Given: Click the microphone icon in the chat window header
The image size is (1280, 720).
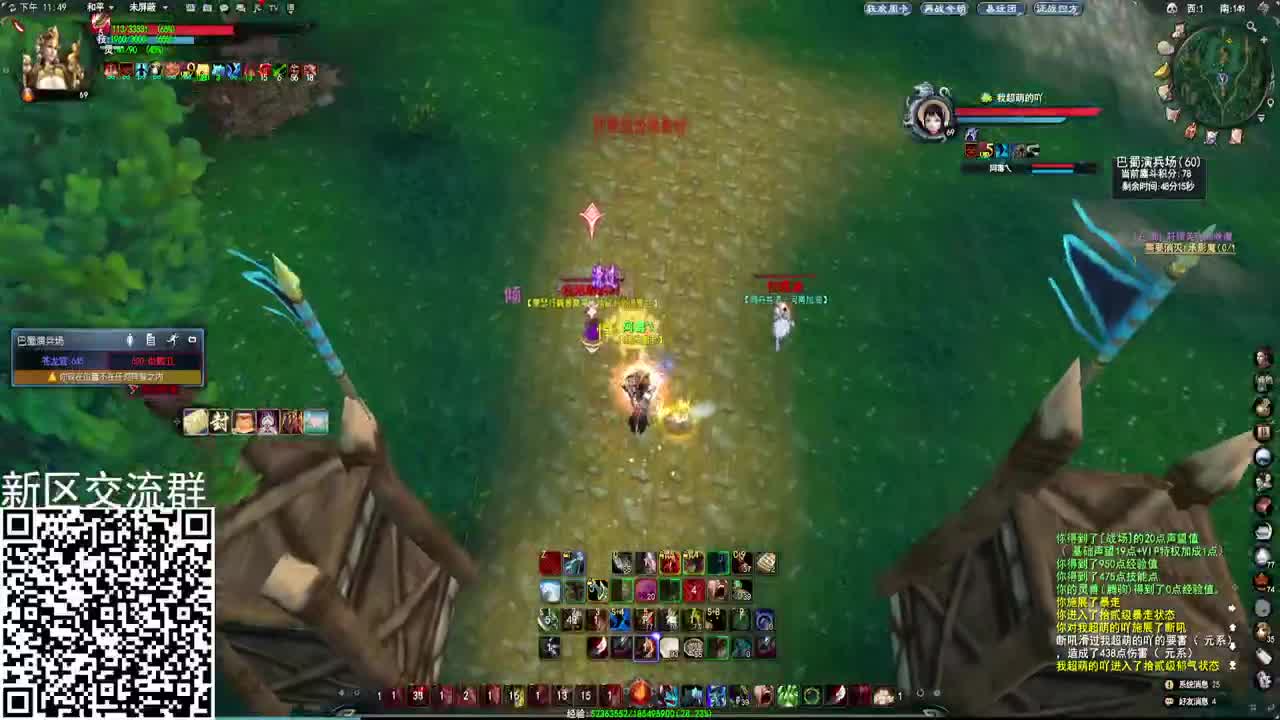Looking at the screenshot, I should (130, 339).
